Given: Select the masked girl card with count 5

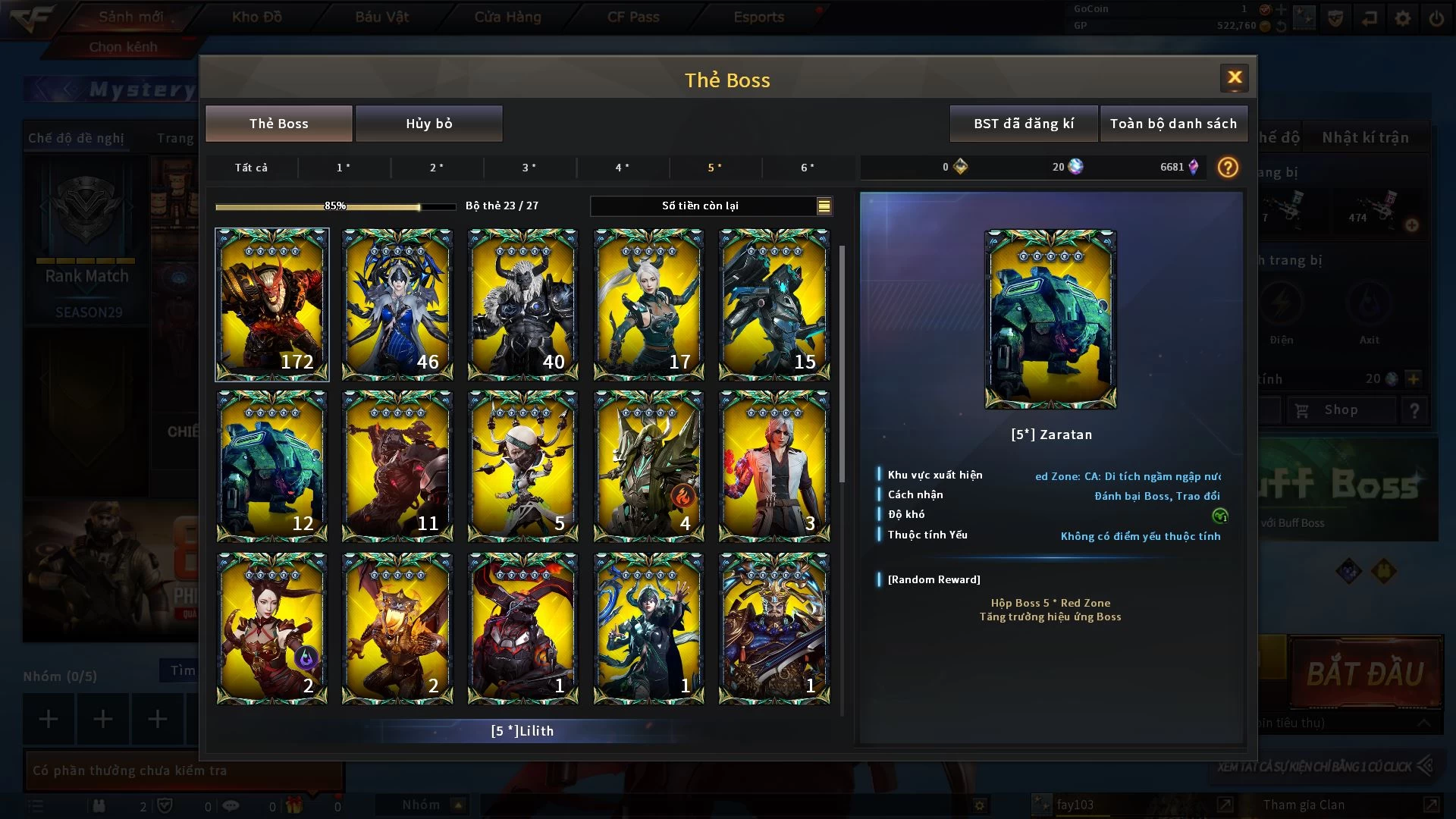Looking at the screenshot, I should coord(522,466).
